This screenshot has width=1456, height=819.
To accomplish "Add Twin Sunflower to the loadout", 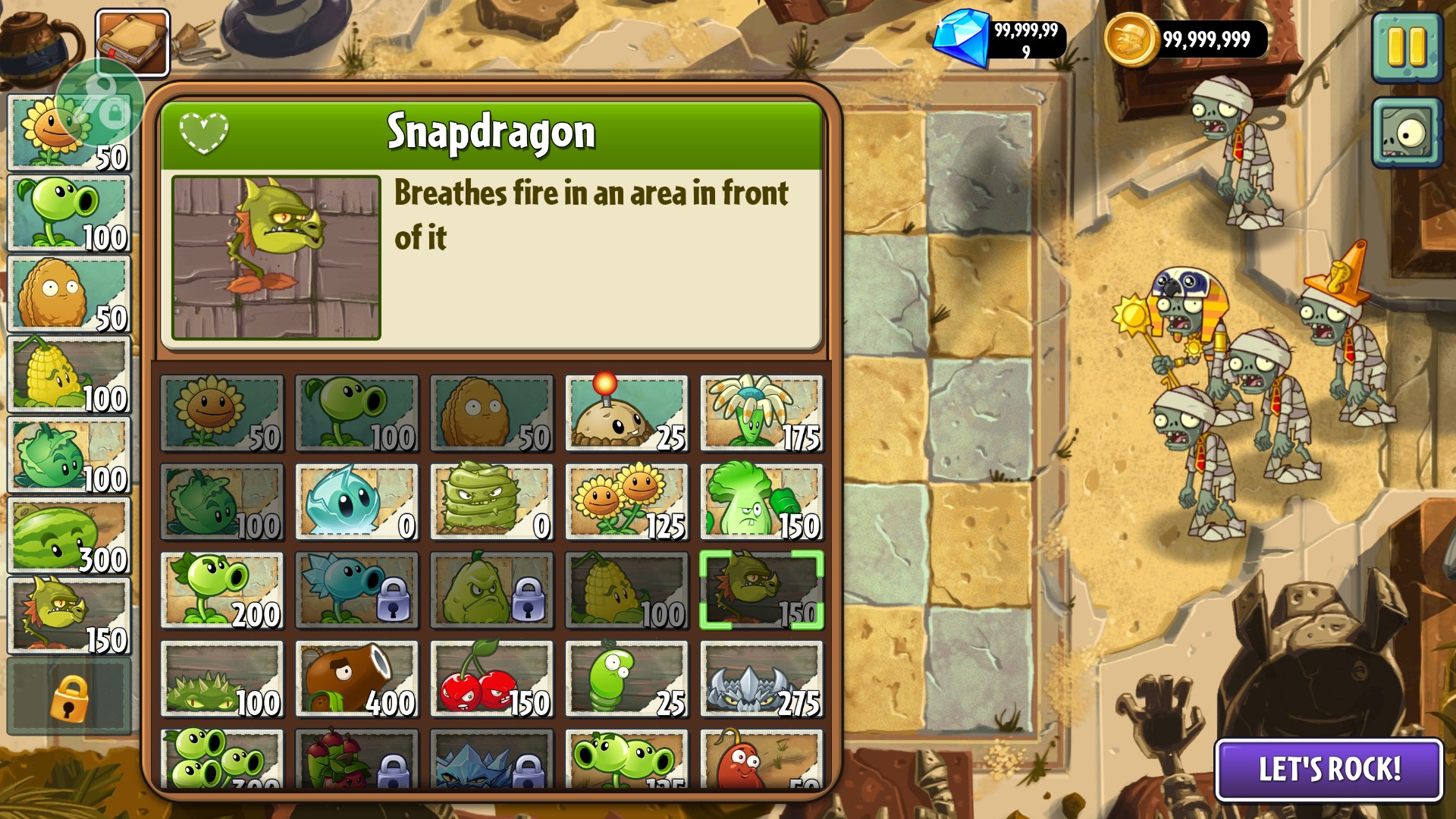I will pyautogui.click(x=626, y=502).
